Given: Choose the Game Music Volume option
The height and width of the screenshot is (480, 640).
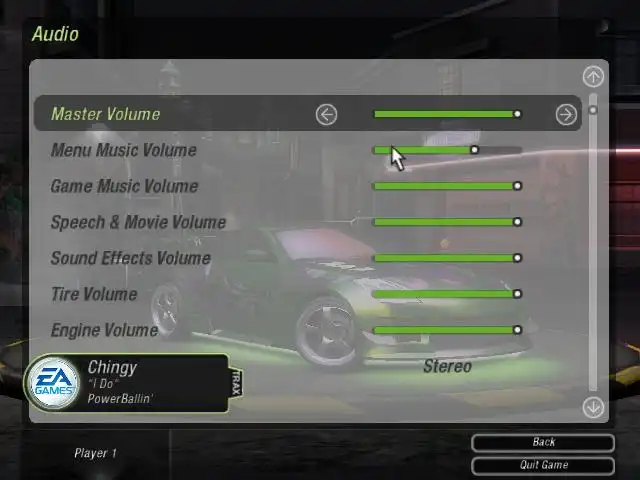Looking at the screenshot, I should point(124,186).
